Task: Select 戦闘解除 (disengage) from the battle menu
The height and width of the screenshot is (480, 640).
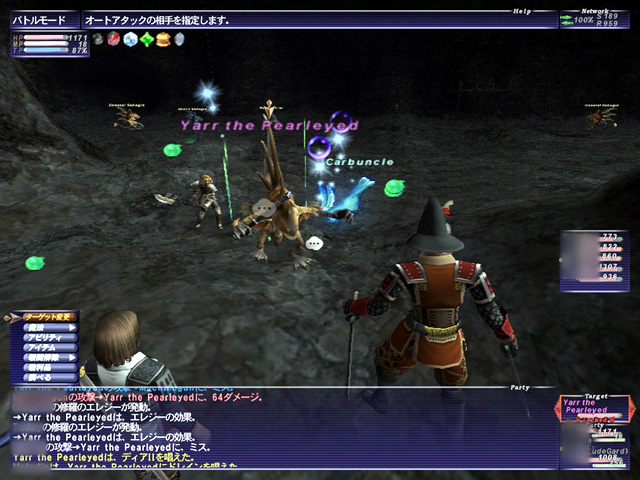Action: 44,357
